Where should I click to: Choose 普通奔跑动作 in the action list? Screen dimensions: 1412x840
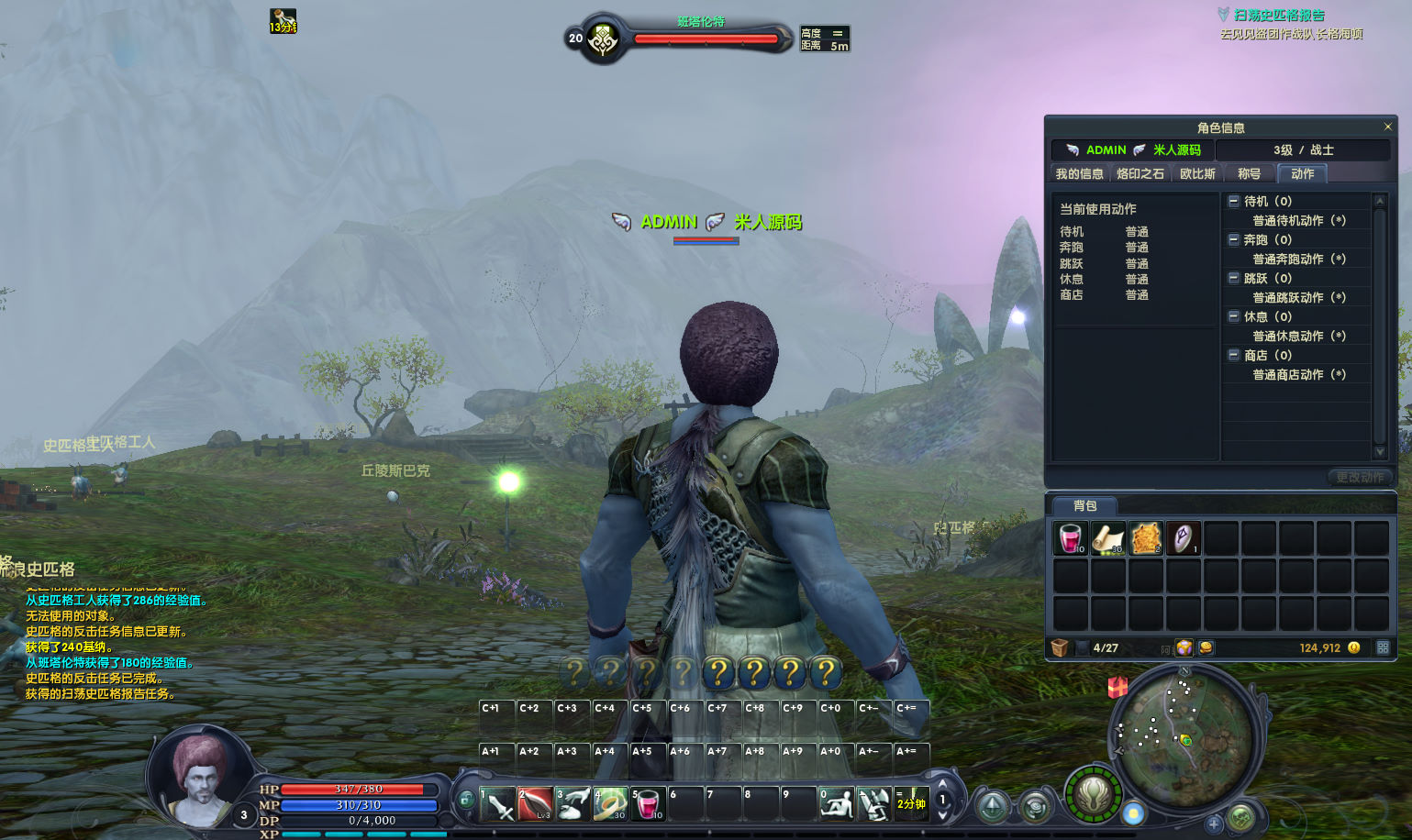(x=1298, y=259)
